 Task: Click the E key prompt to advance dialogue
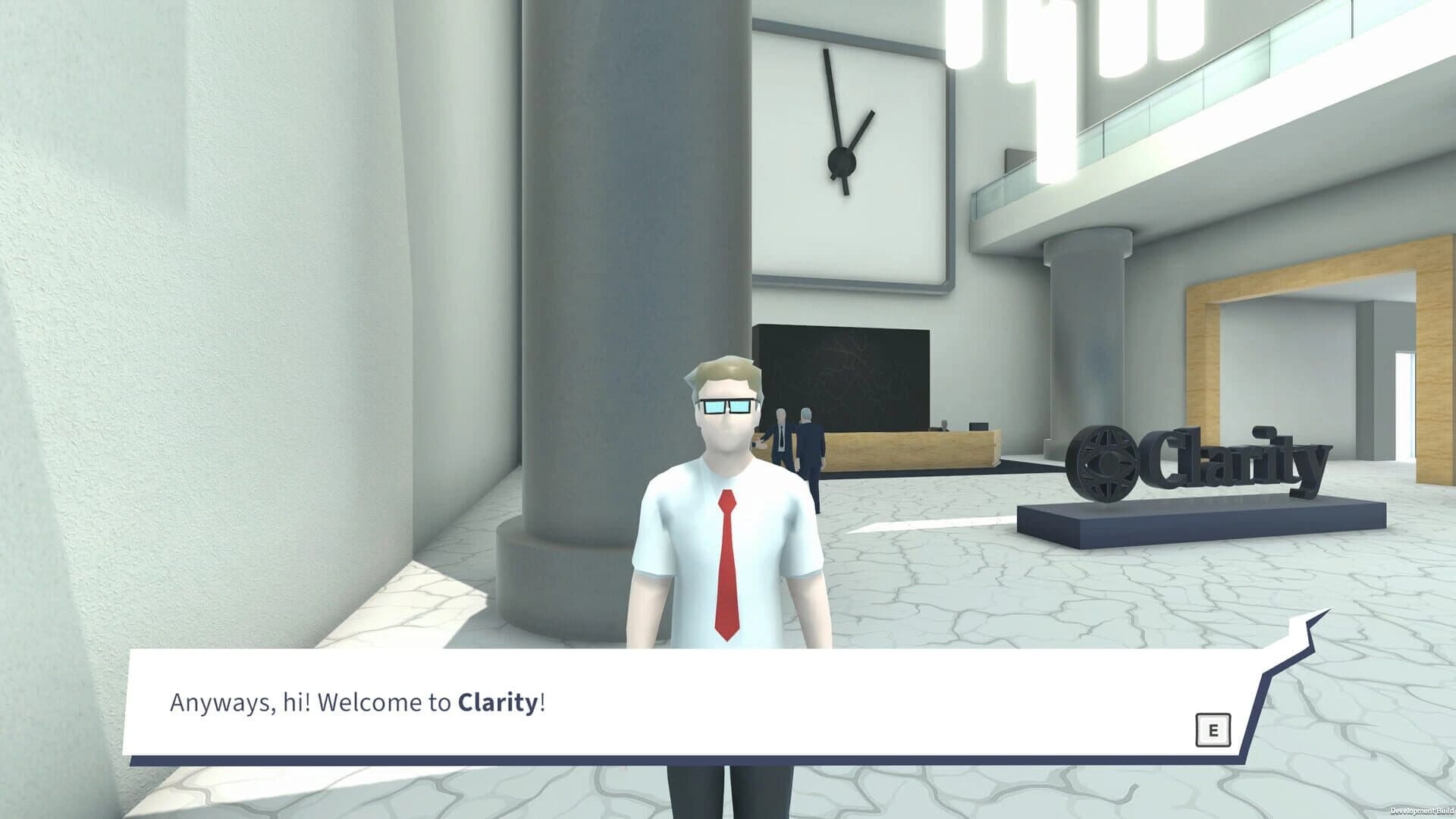click(1213, 729)
